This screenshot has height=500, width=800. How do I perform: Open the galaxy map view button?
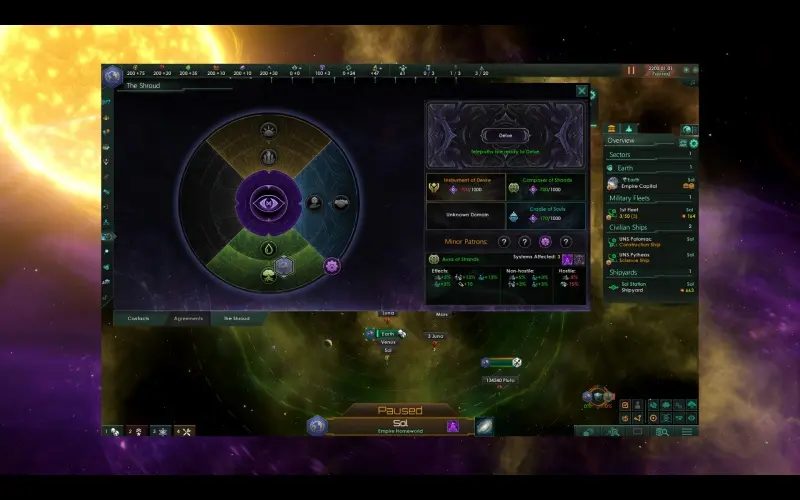[x=484, y=426]
